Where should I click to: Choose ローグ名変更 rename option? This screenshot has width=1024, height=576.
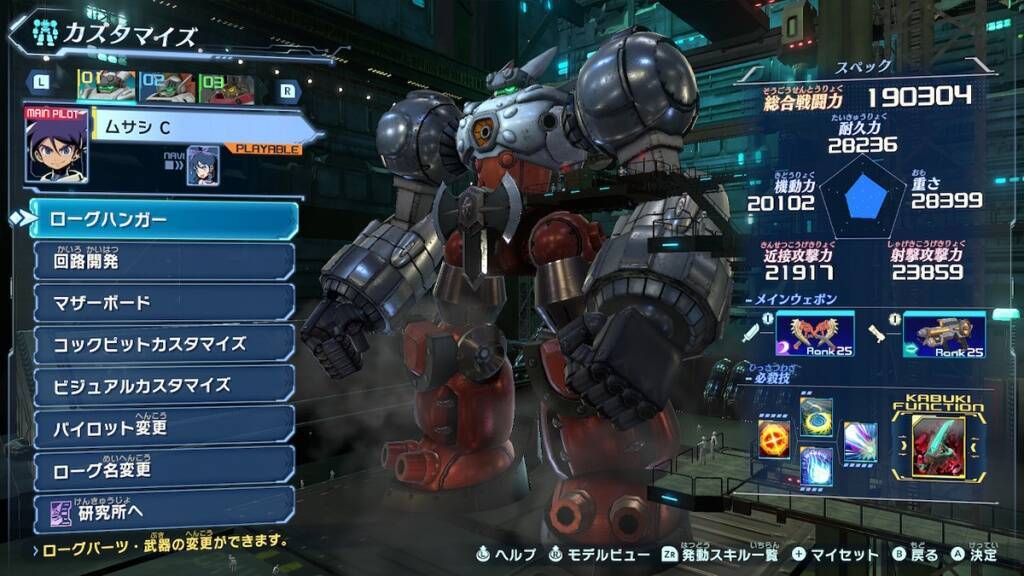click(x=165, y=467)
